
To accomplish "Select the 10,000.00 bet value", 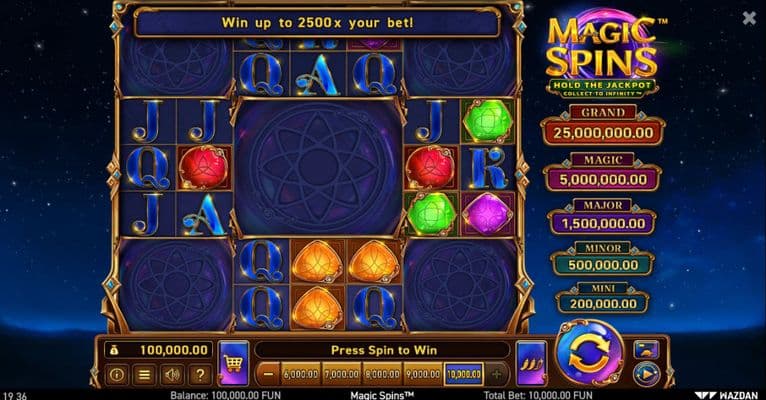I will click(x=463, y=375).
